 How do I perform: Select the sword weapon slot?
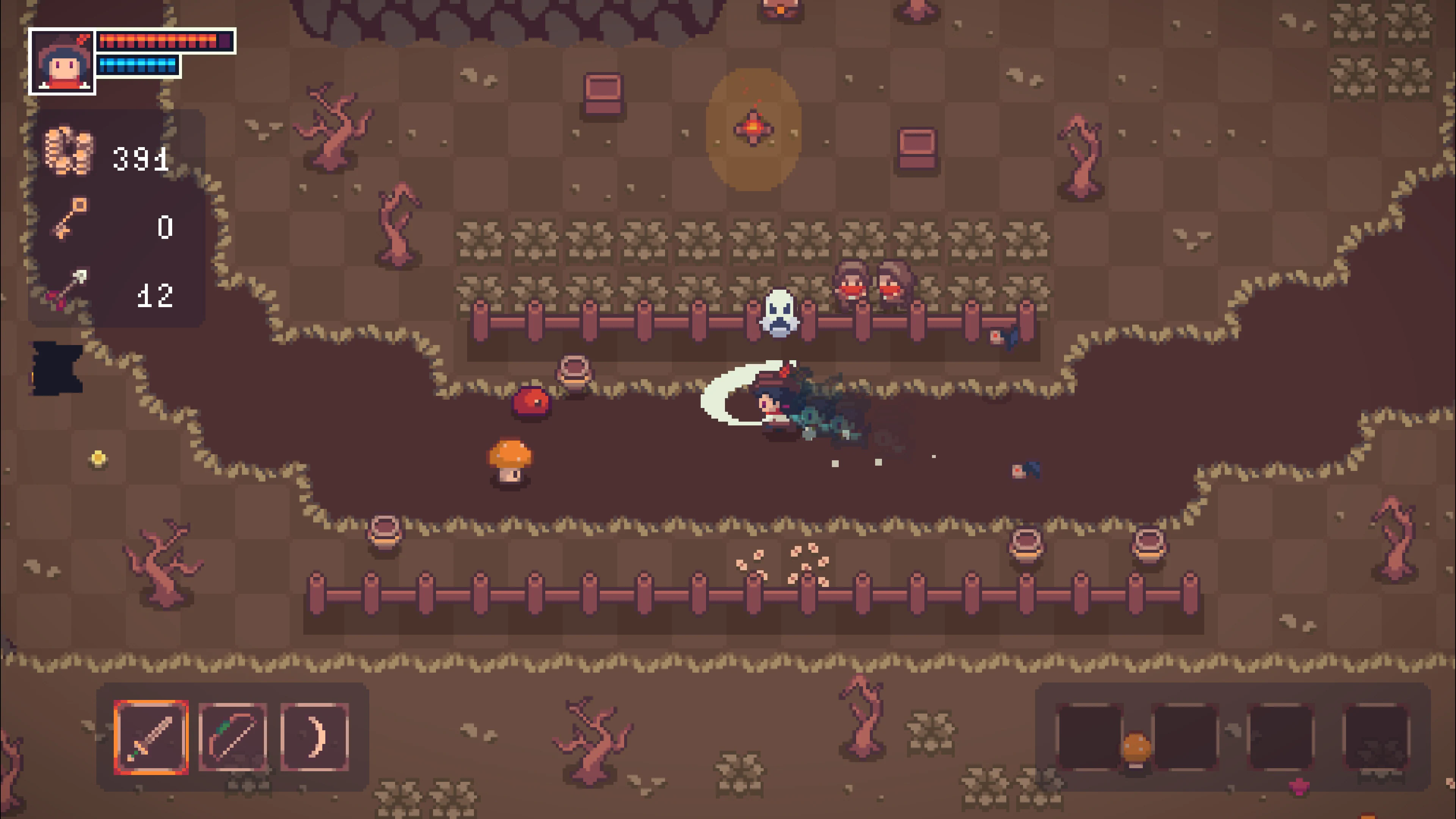click(x=151, y=737)
